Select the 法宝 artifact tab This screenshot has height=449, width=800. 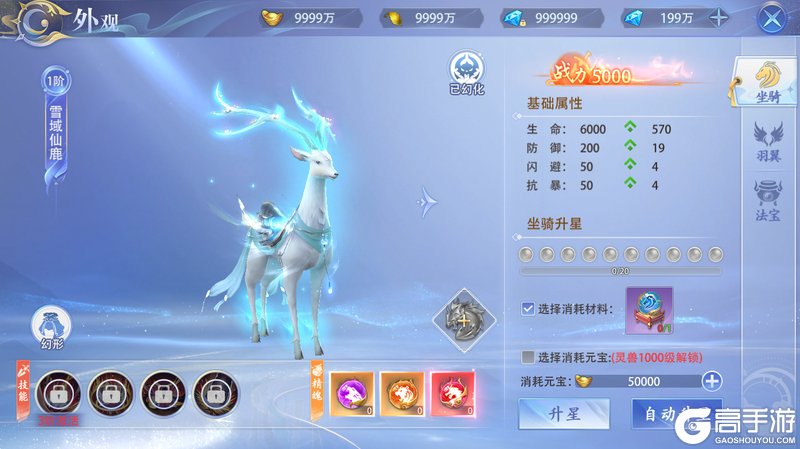pyautogui.click(x=768, y=199)
